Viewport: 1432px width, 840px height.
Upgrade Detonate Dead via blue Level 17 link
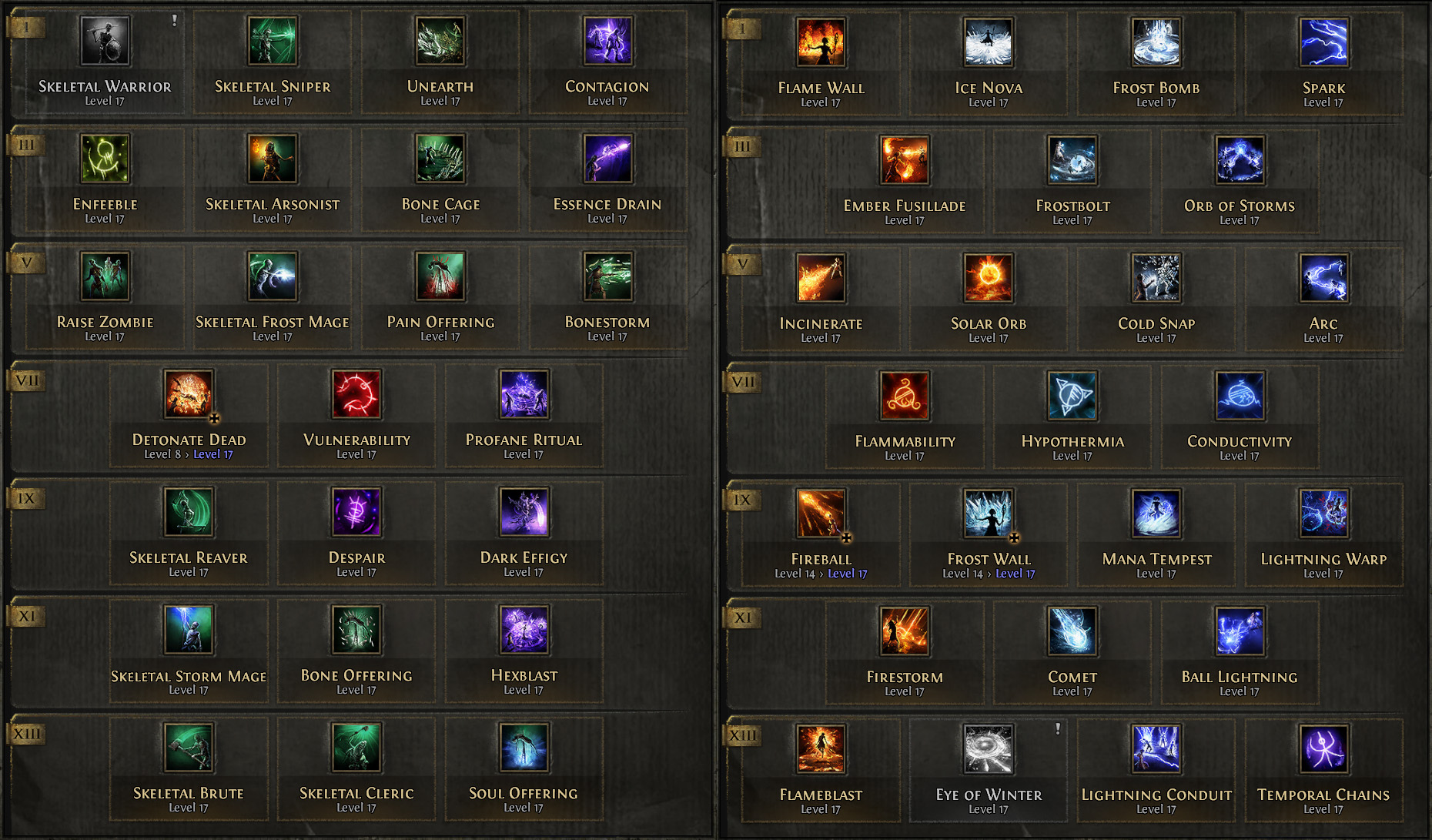213,454
